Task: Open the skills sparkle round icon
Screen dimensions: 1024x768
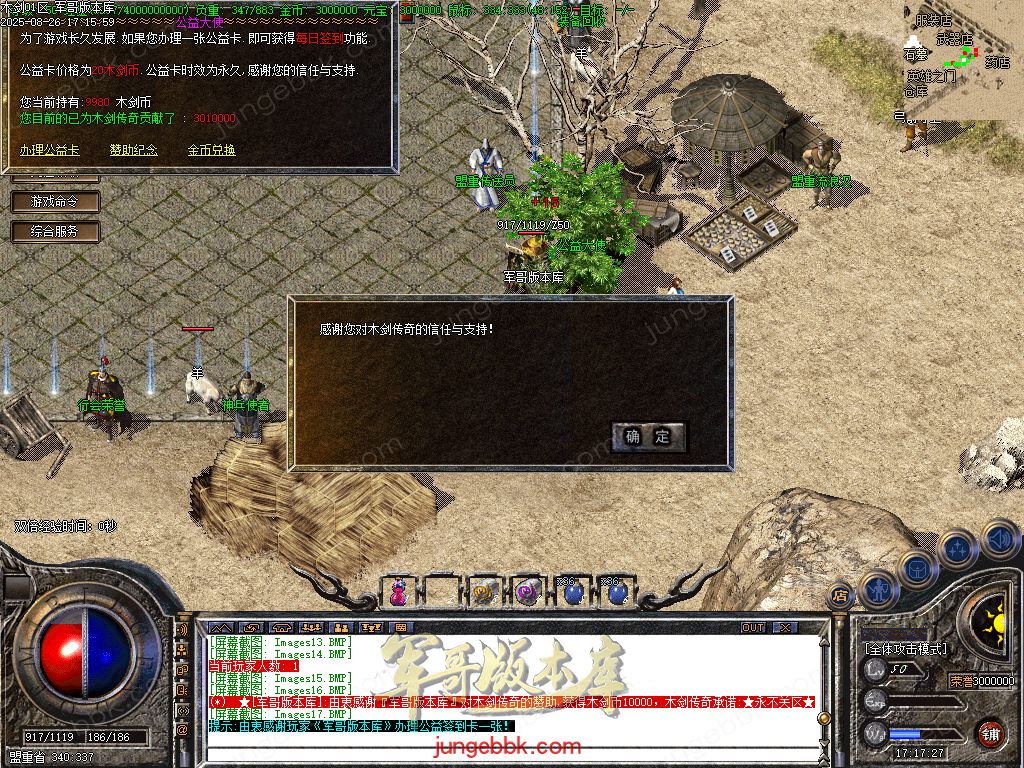Action: tap(958, 547)
